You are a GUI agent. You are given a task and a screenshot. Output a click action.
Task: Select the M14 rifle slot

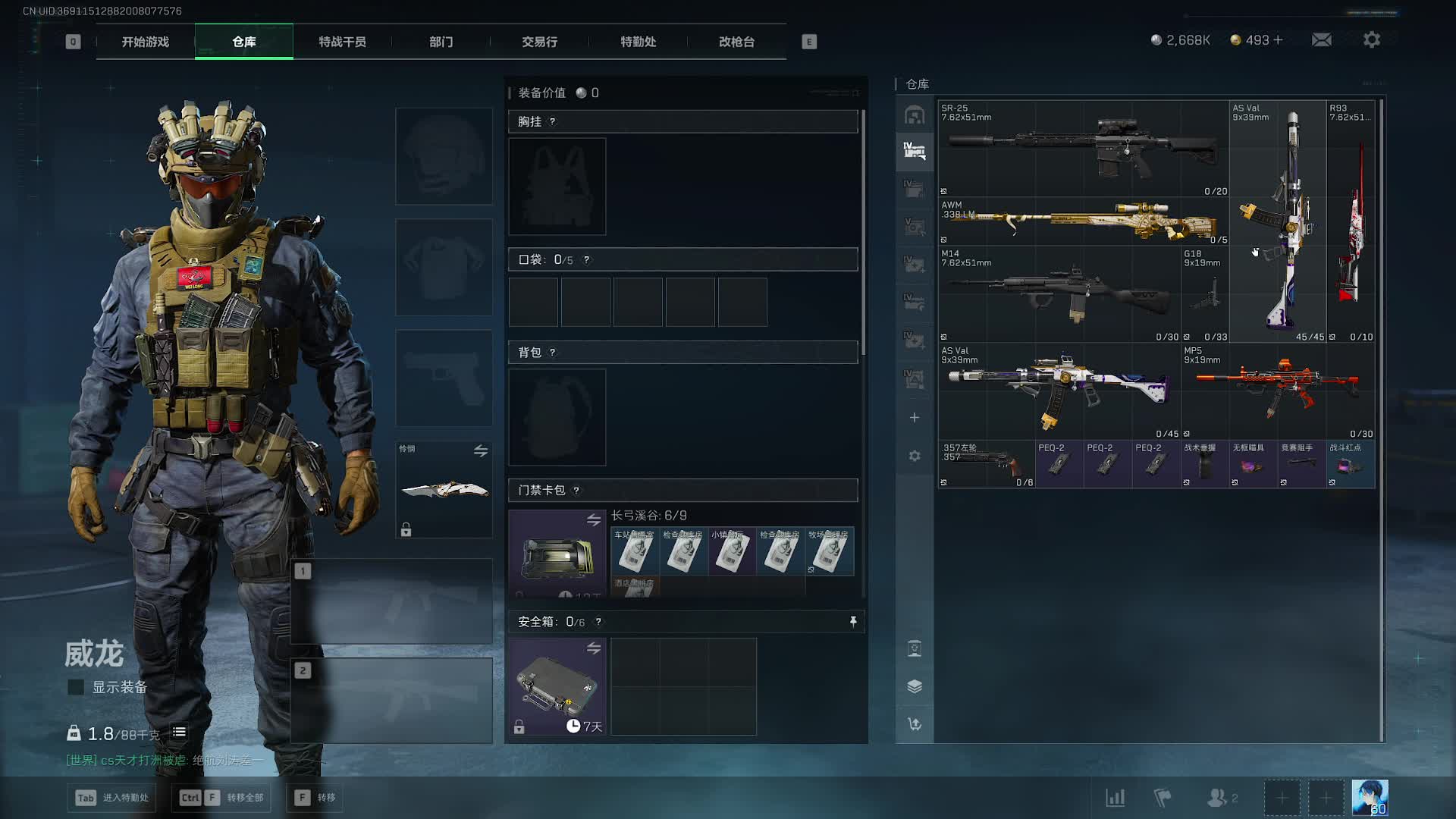[x=1059, y=293]
